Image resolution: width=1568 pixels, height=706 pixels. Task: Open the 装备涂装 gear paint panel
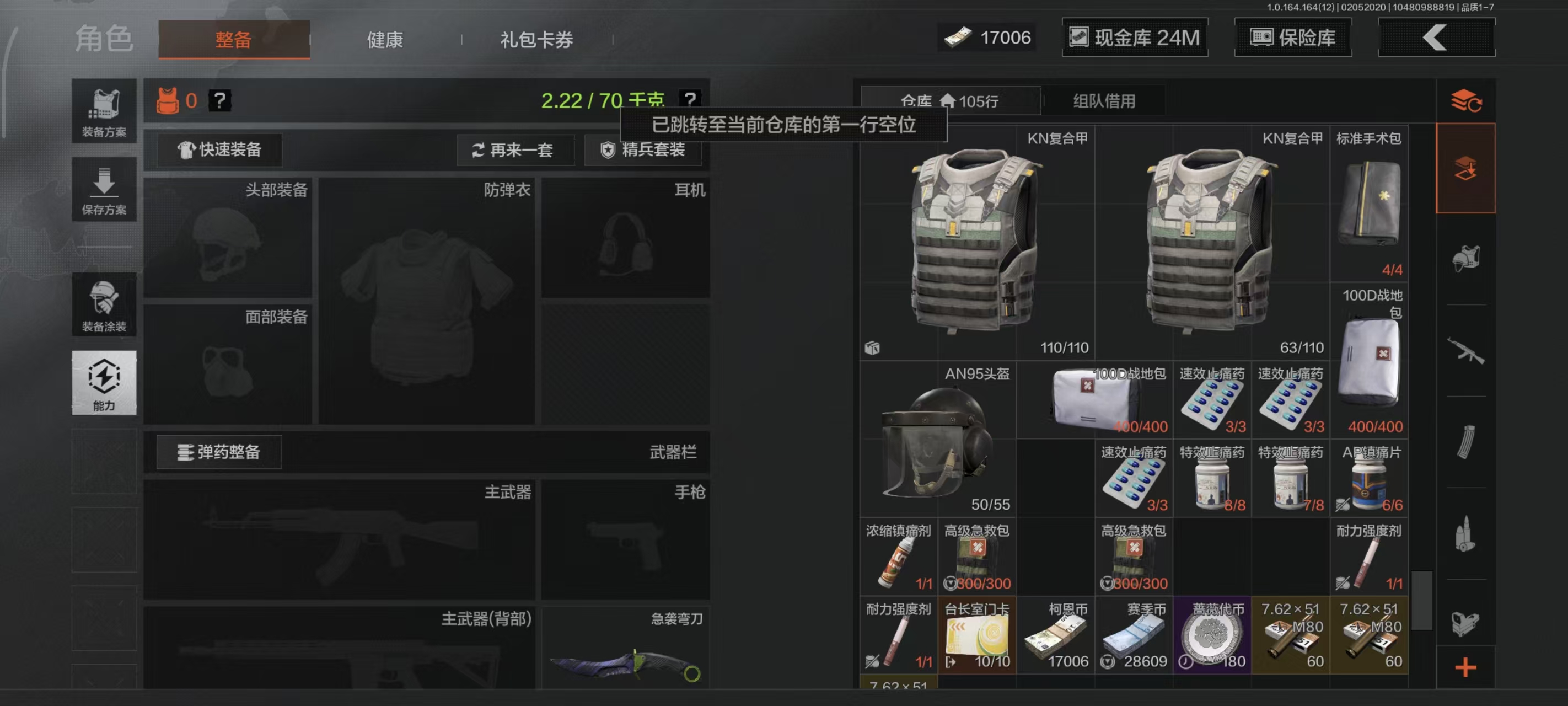tap(104, 304)
